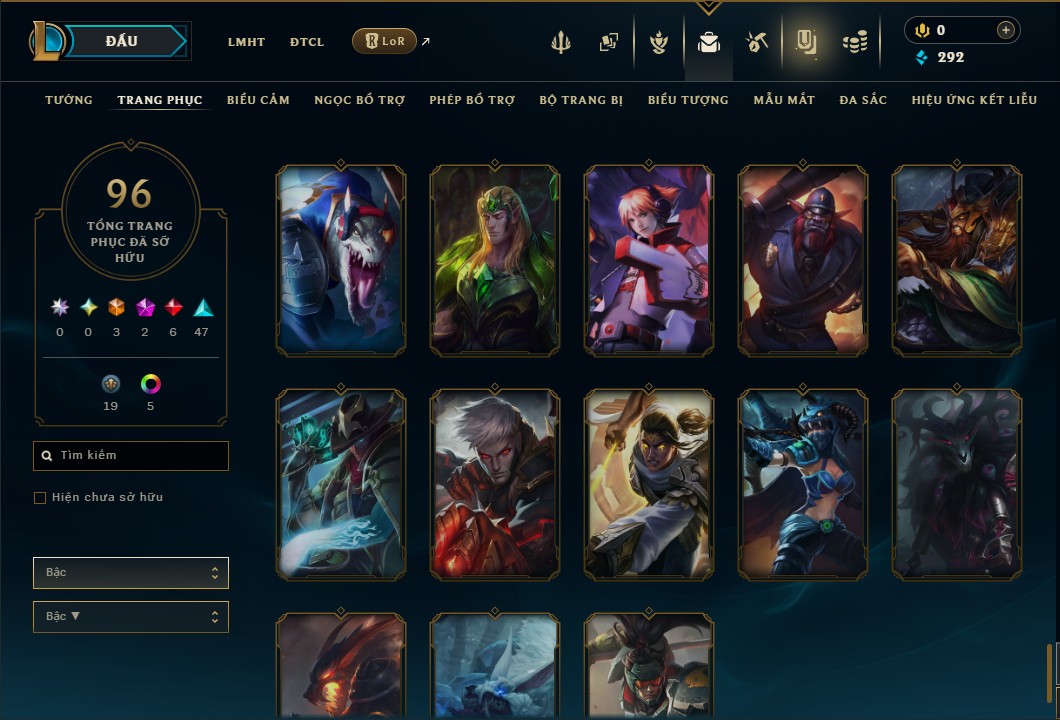1060x720 pixels.
Task: Select the MẪU MẮT tab
Action: [x=784, y=100]
